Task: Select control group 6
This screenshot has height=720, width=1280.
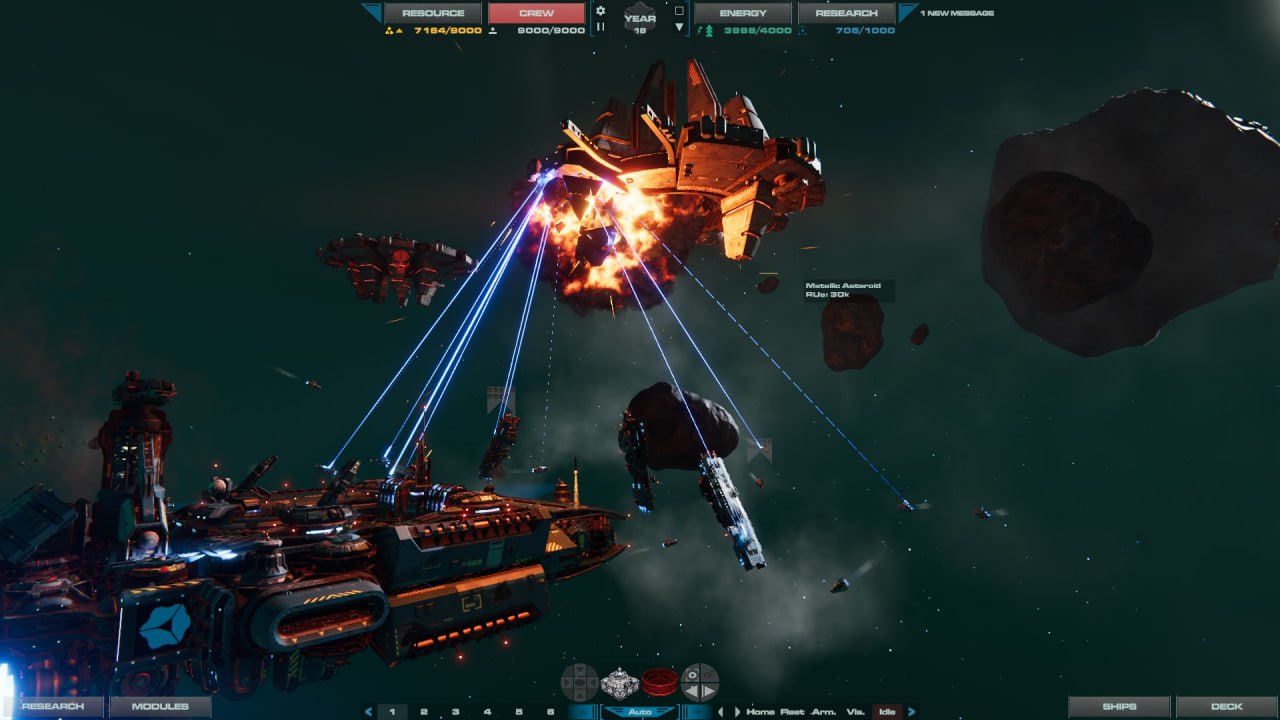Action: click(550, 712)
